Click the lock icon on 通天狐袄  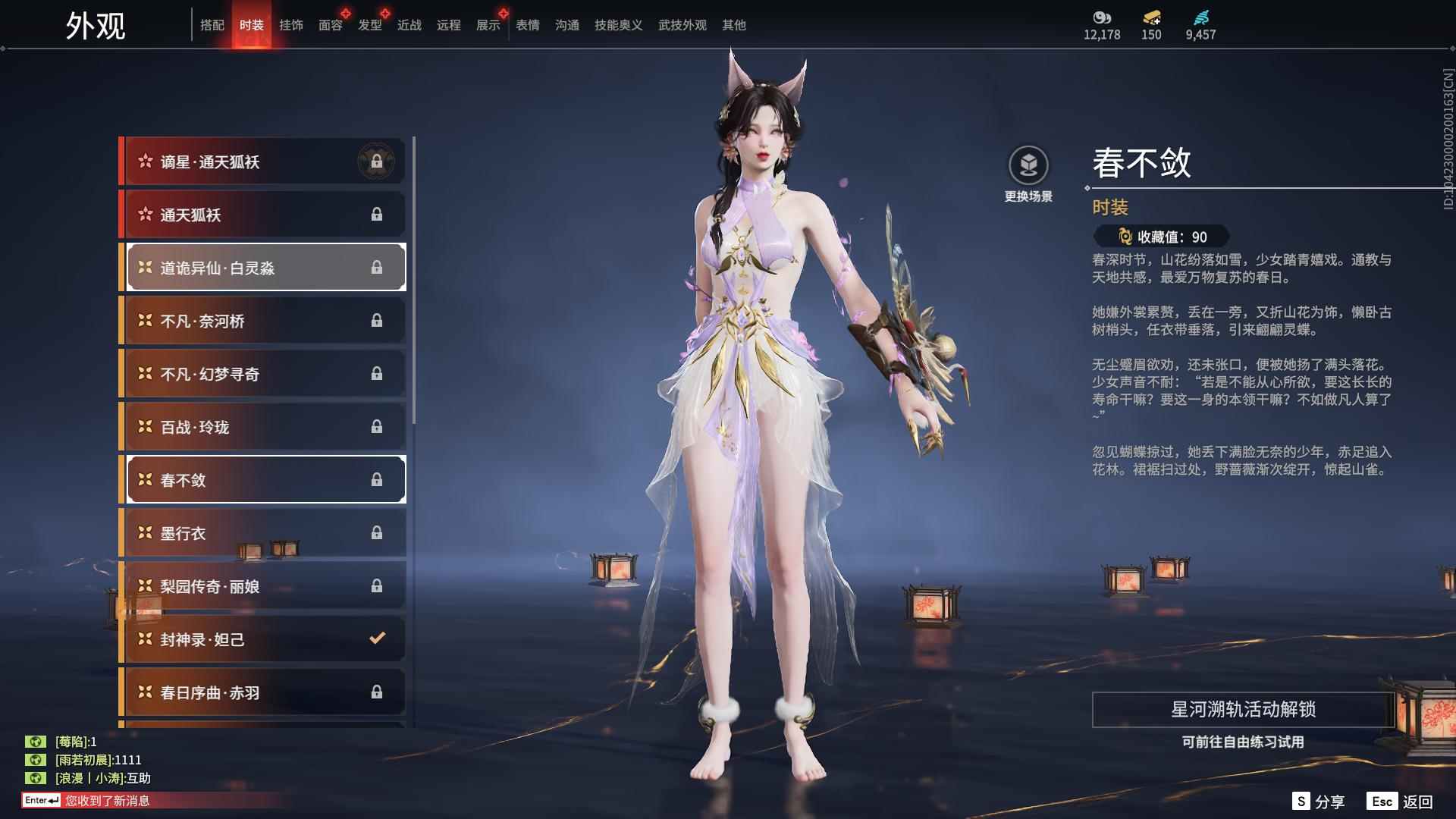(x=377, y=214)
